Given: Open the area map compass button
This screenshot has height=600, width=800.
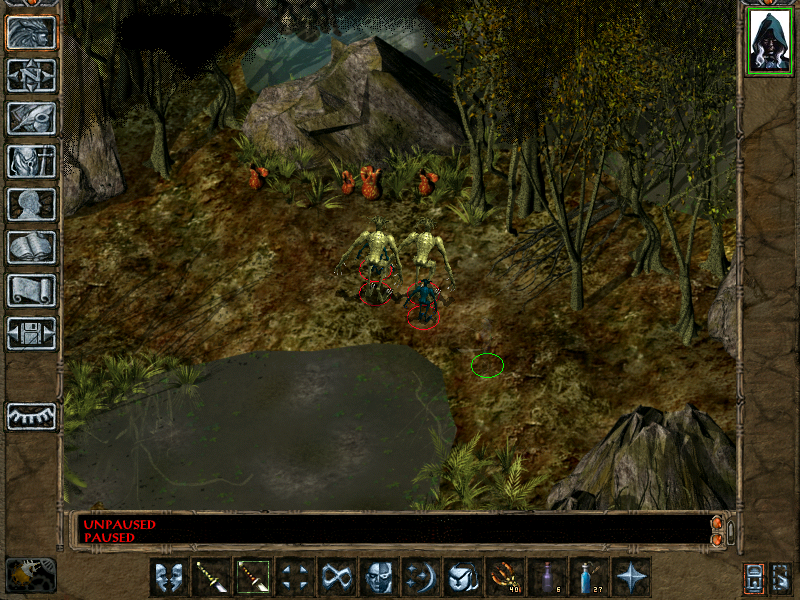Looking at the screenshot, I should [x=31, y=76].
